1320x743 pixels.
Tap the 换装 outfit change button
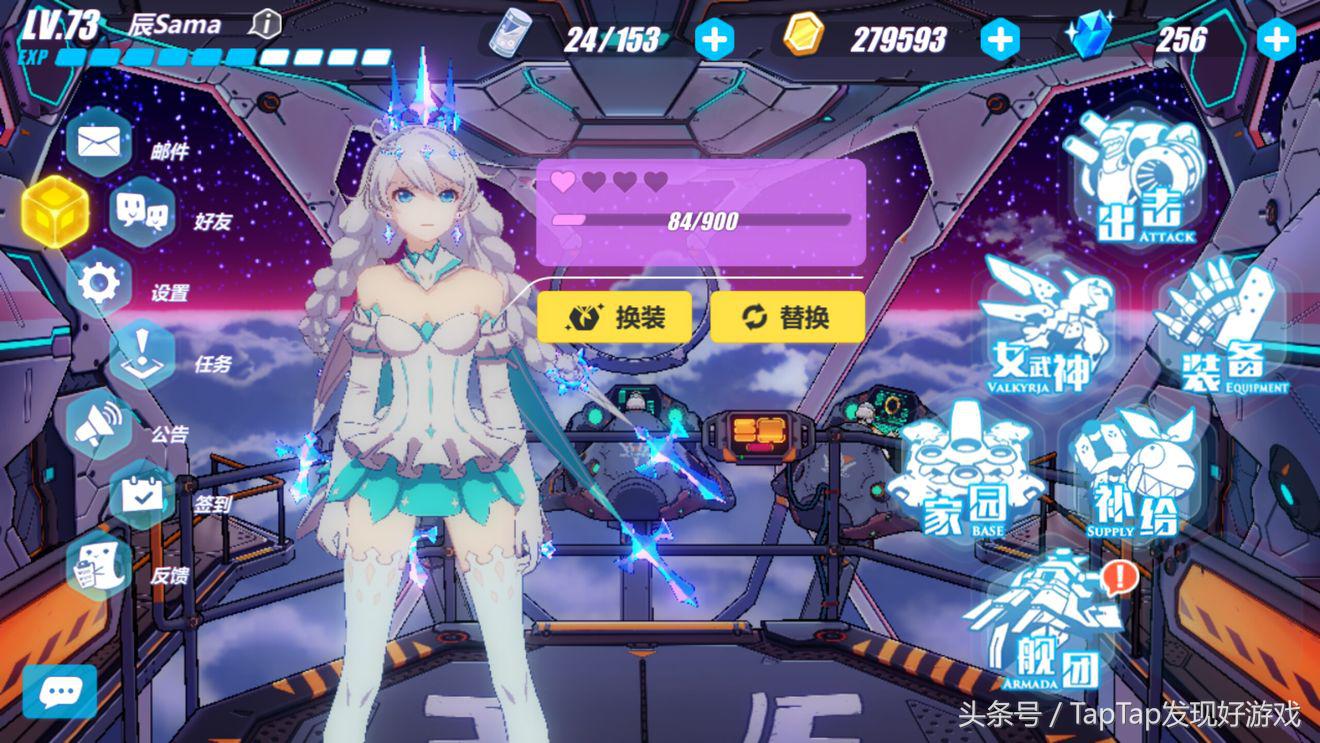tap(615, 317)
